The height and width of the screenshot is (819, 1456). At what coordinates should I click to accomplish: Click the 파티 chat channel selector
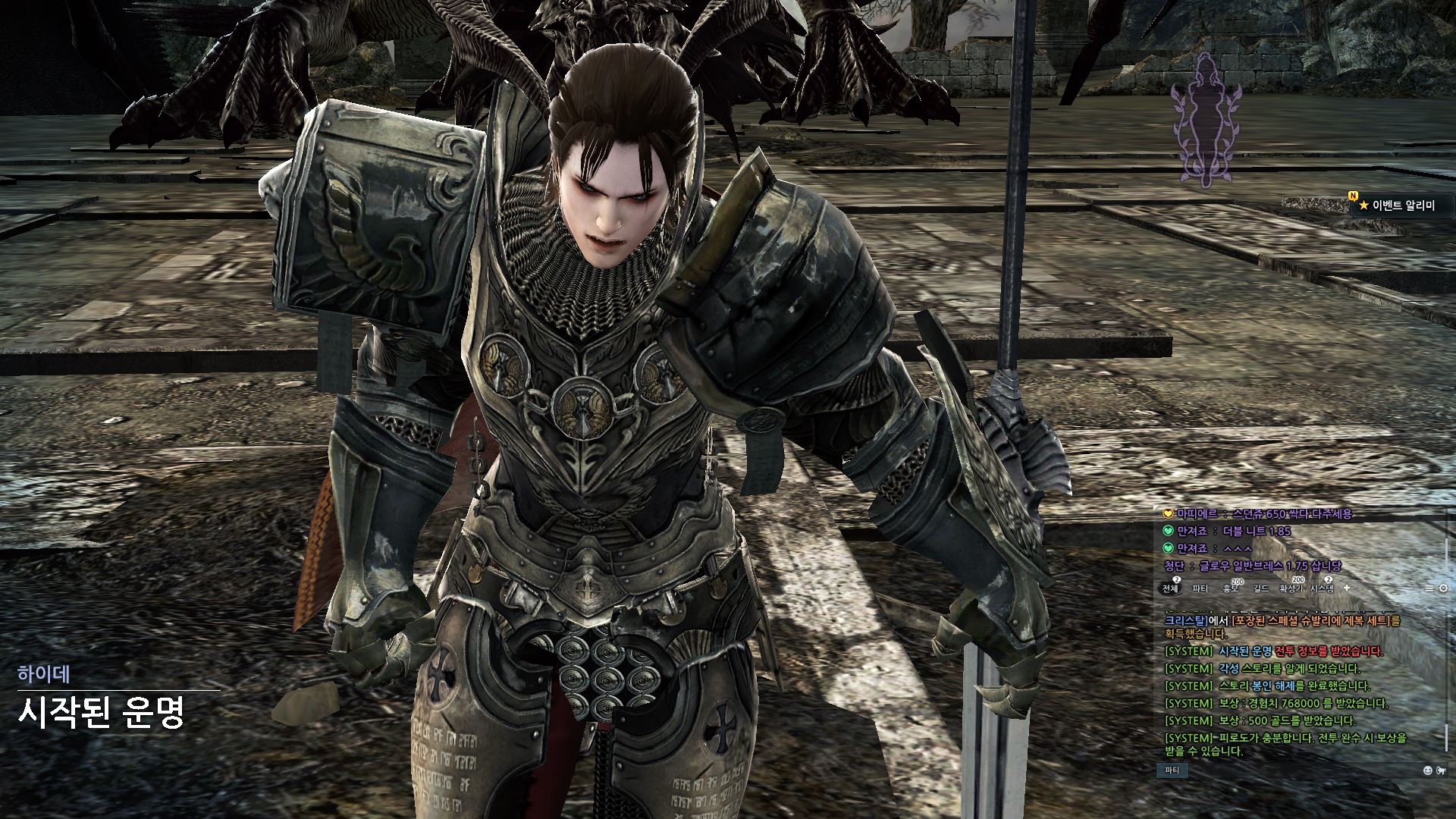(1172, 770)
